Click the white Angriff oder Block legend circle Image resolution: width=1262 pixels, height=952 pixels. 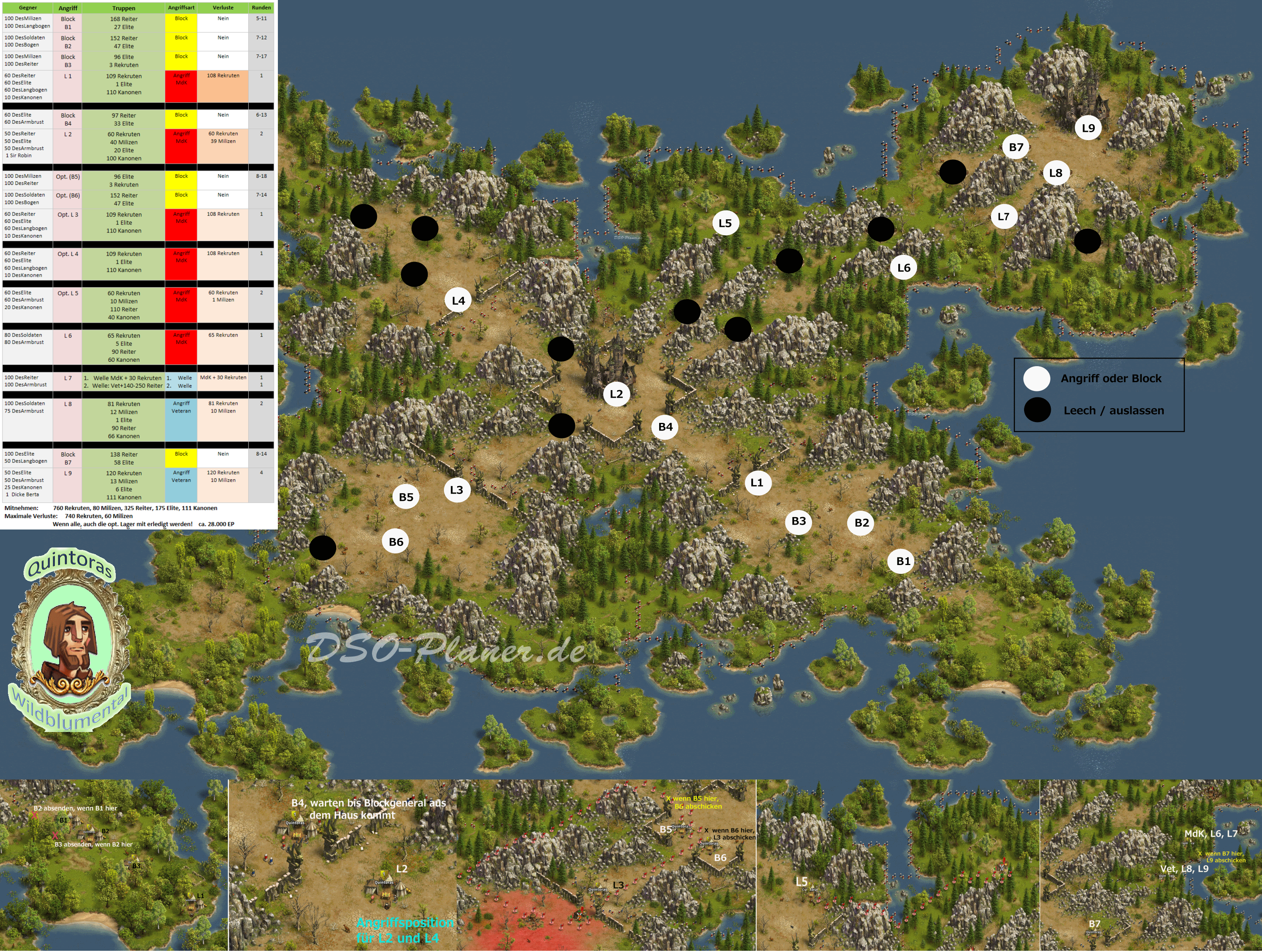1037,379
